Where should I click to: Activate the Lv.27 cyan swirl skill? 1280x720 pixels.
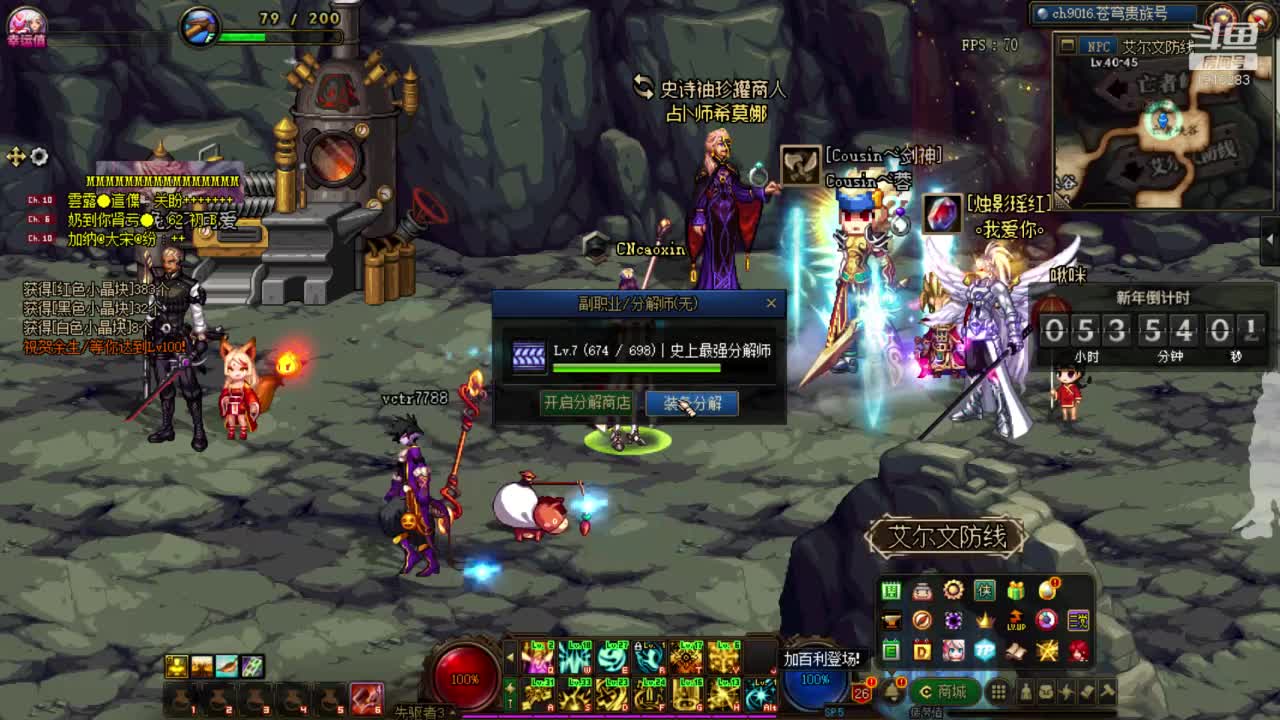point(612,659)
